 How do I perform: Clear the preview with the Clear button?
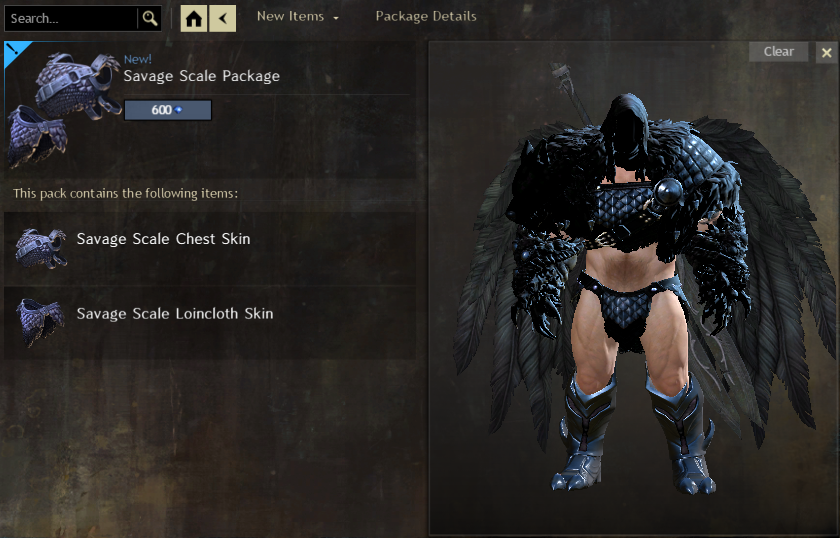click(x=778, y=52)
